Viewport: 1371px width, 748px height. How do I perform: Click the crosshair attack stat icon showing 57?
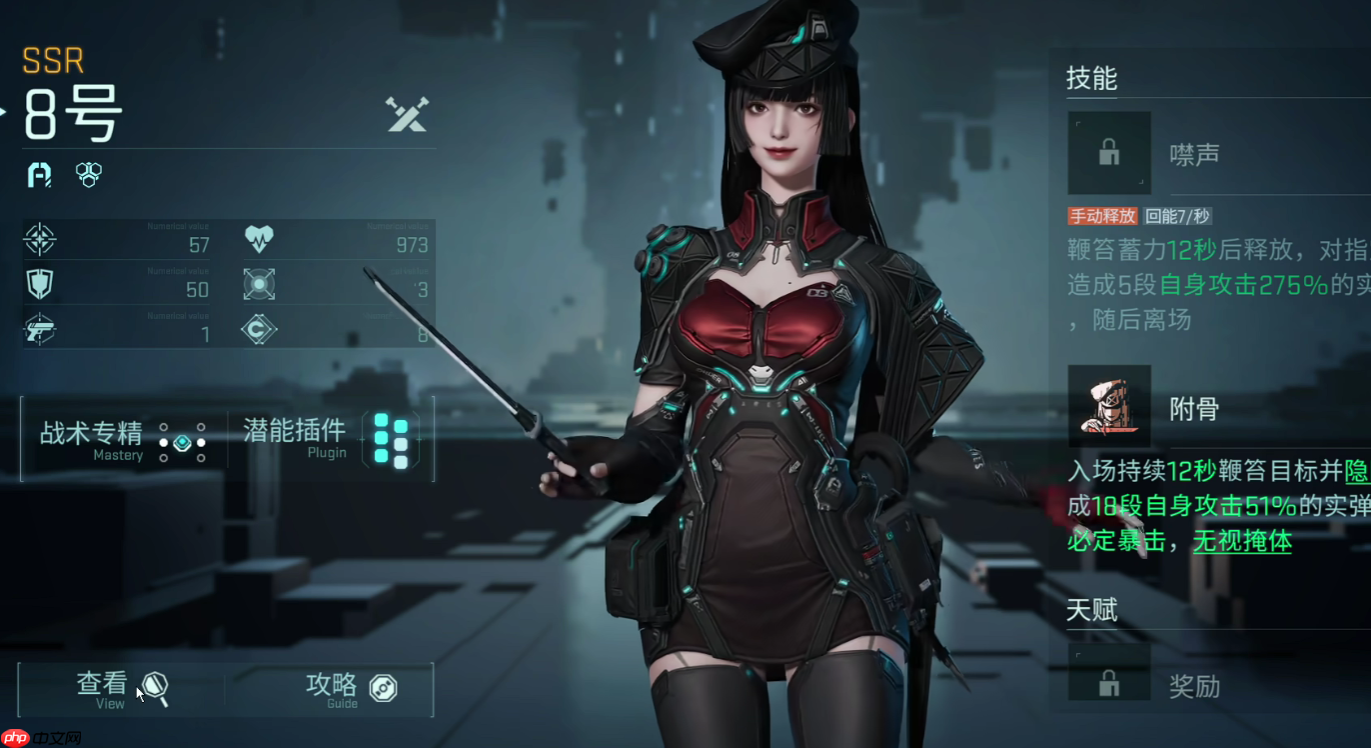[x=39, y=241]
